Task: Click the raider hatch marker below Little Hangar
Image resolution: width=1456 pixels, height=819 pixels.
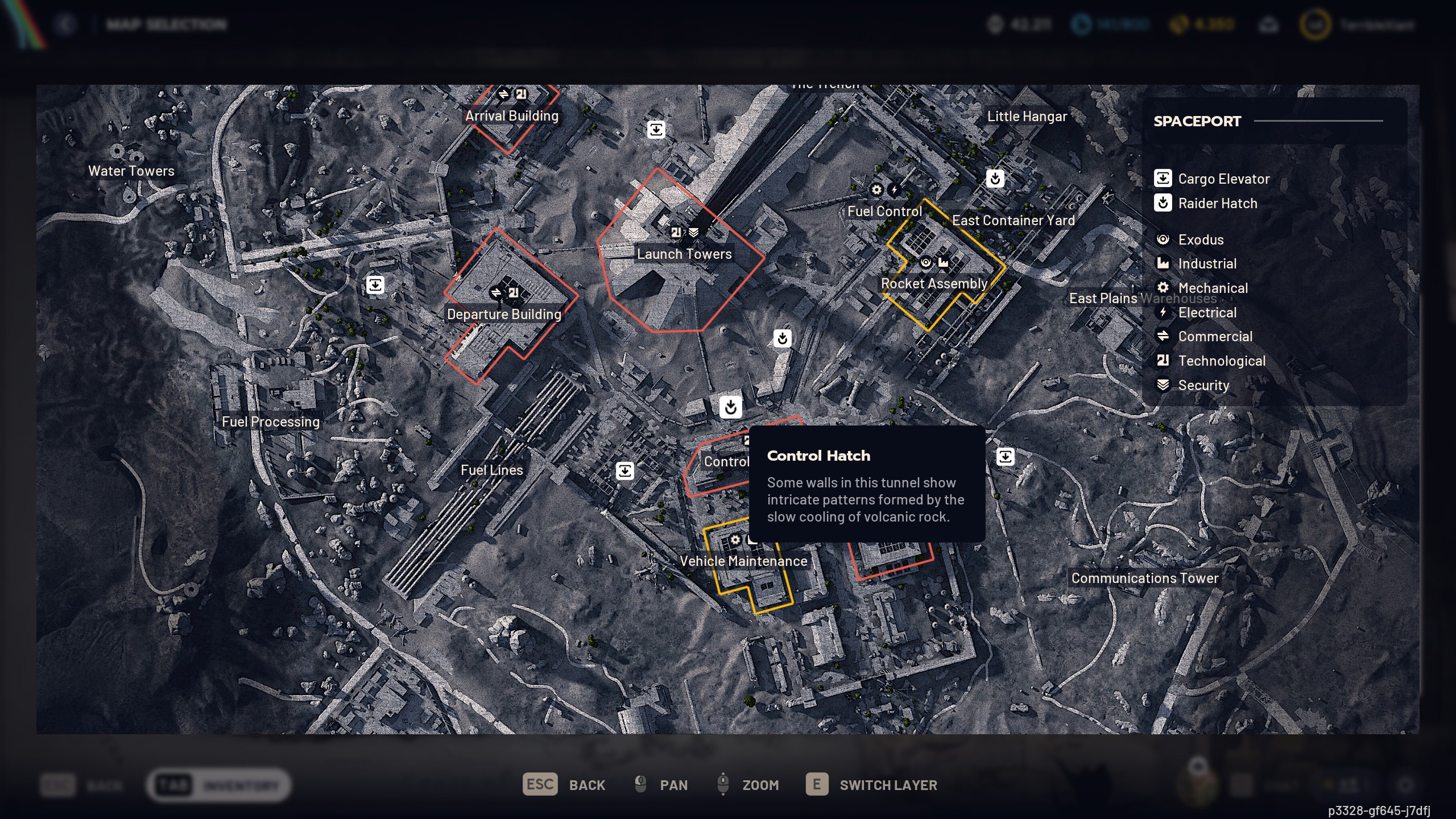Action: [995, 179]
